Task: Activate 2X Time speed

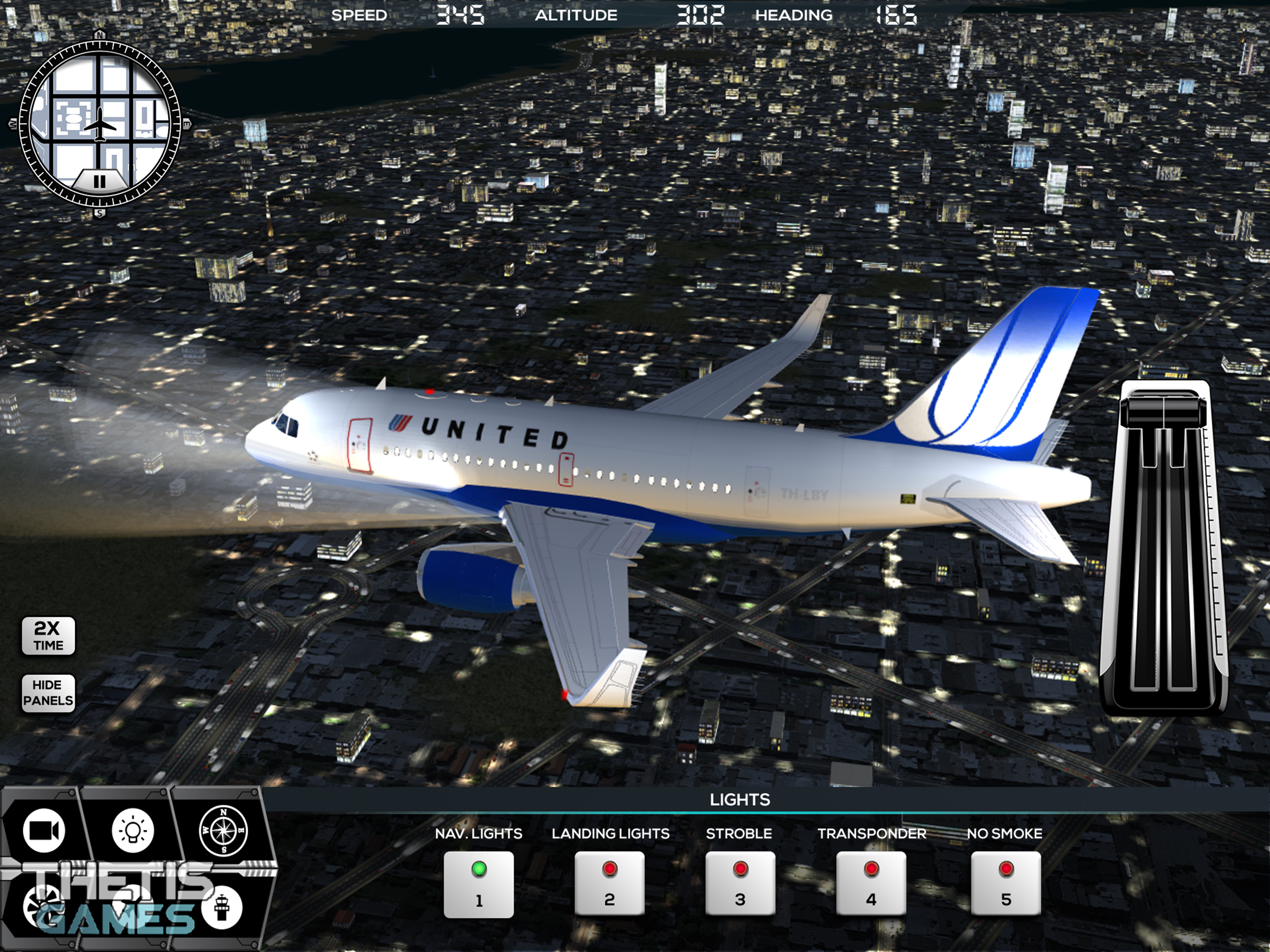Action: pos(48,635)
